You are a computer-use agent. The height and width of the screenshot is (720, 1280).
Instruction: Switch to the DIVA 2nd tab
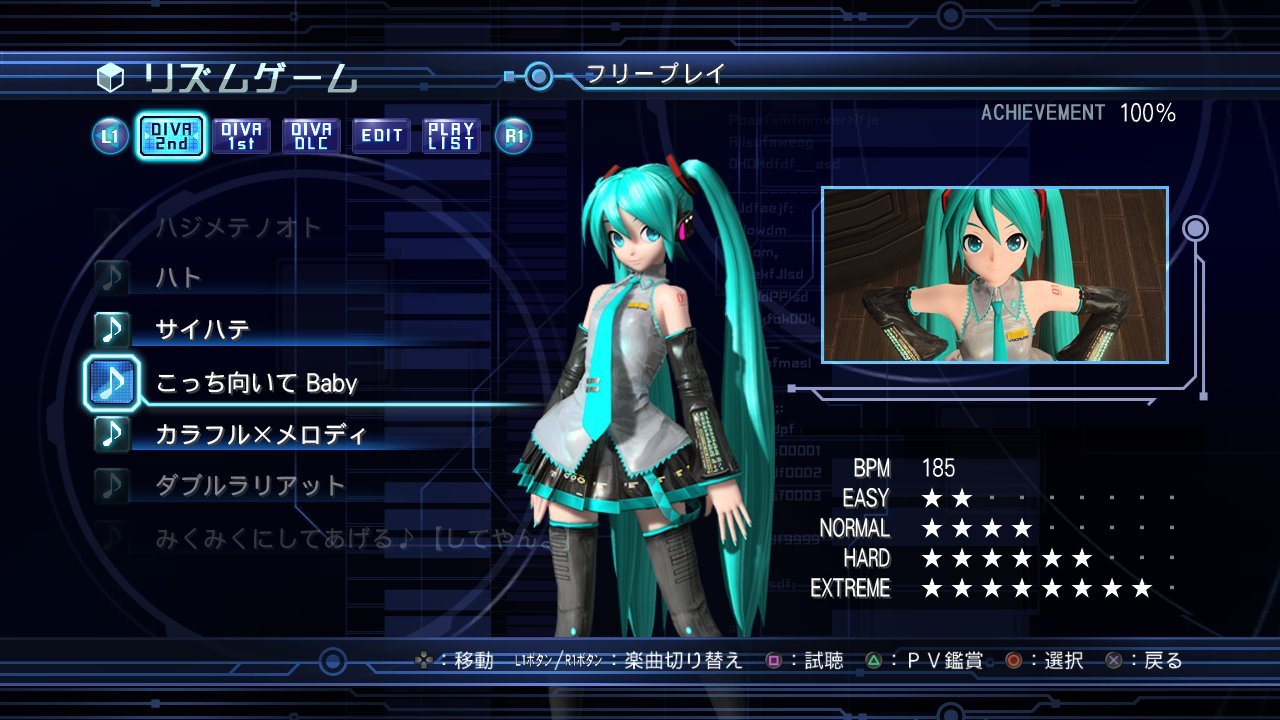click(x=171, y=136)
